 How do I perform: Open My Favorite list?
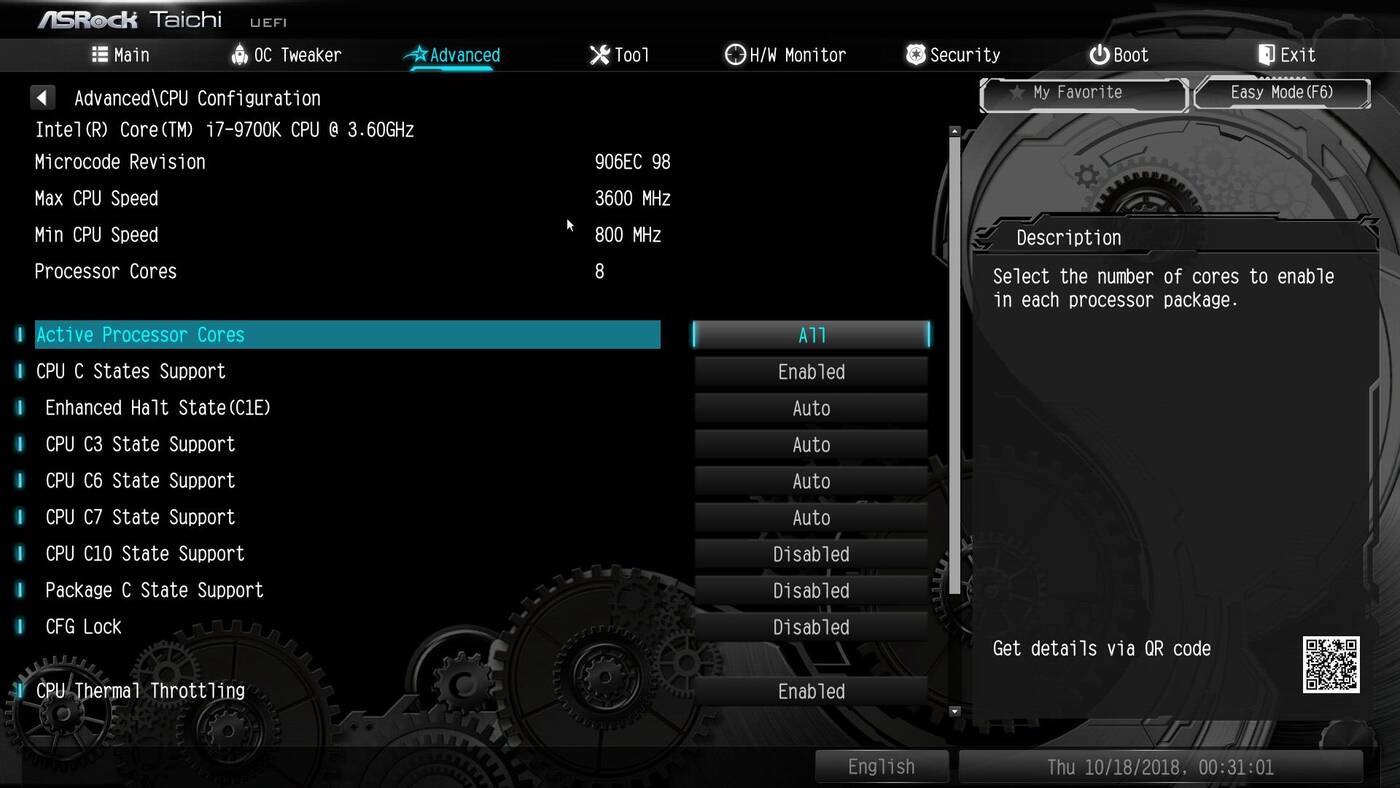click(x=1084, y=93)
